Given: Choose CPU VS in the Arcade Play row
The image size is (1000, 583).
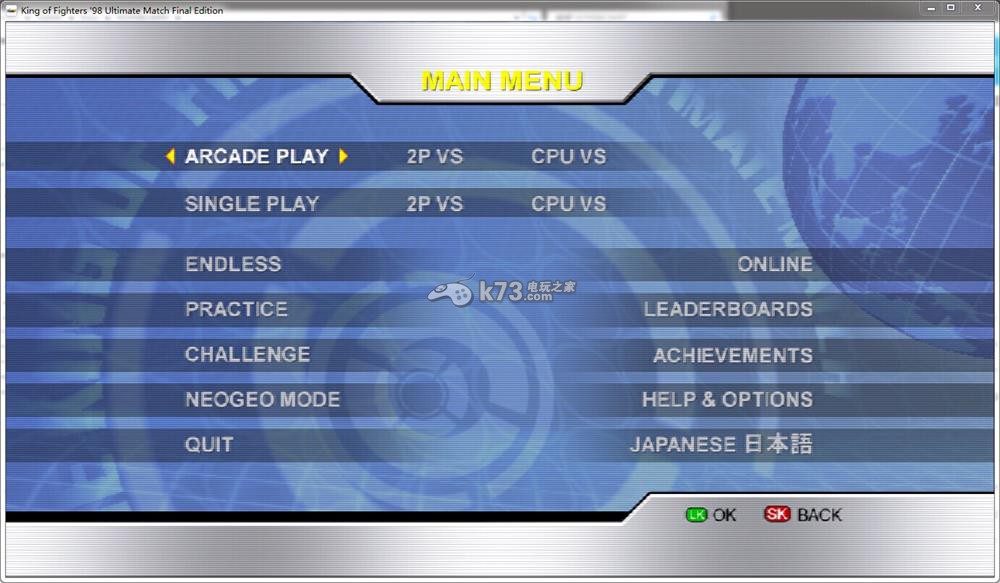Looking at the screenshot, I should (568, 156).
